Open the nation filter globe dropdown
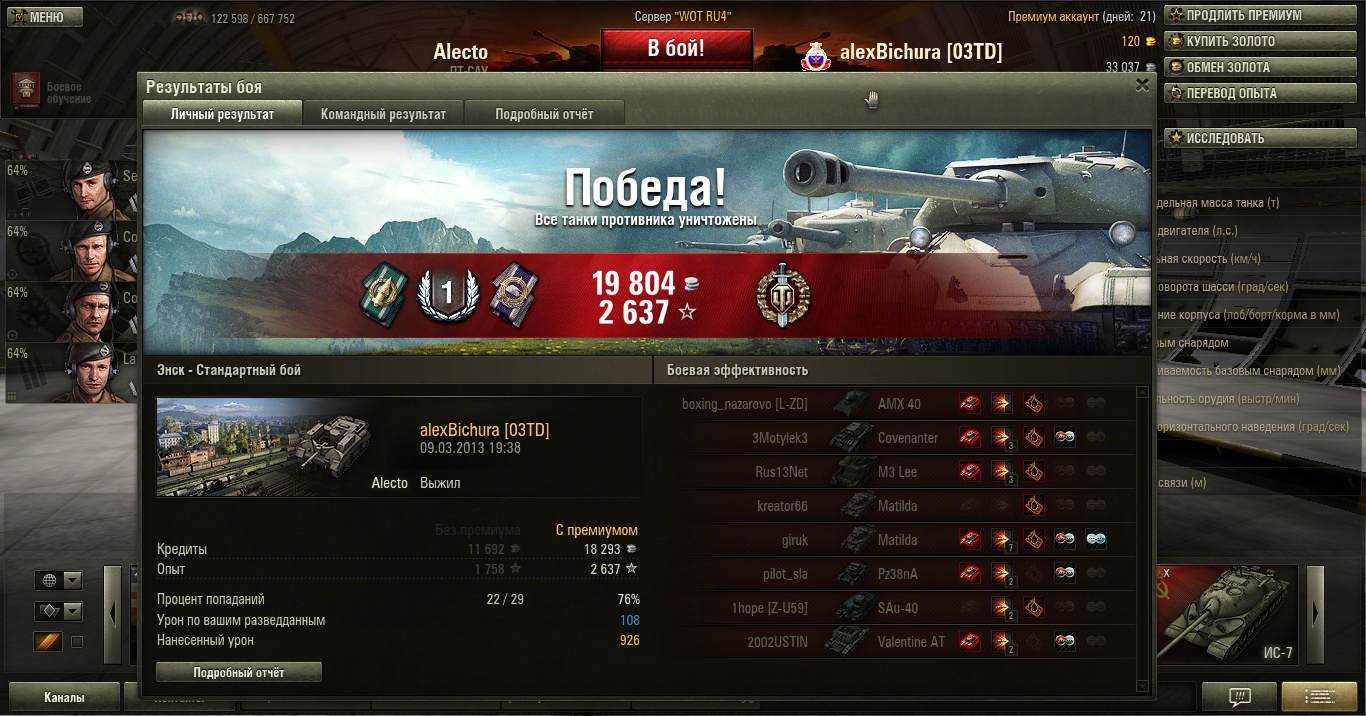Image resolution: width=1366 pixels, height=716 pixels. (59, 581)
